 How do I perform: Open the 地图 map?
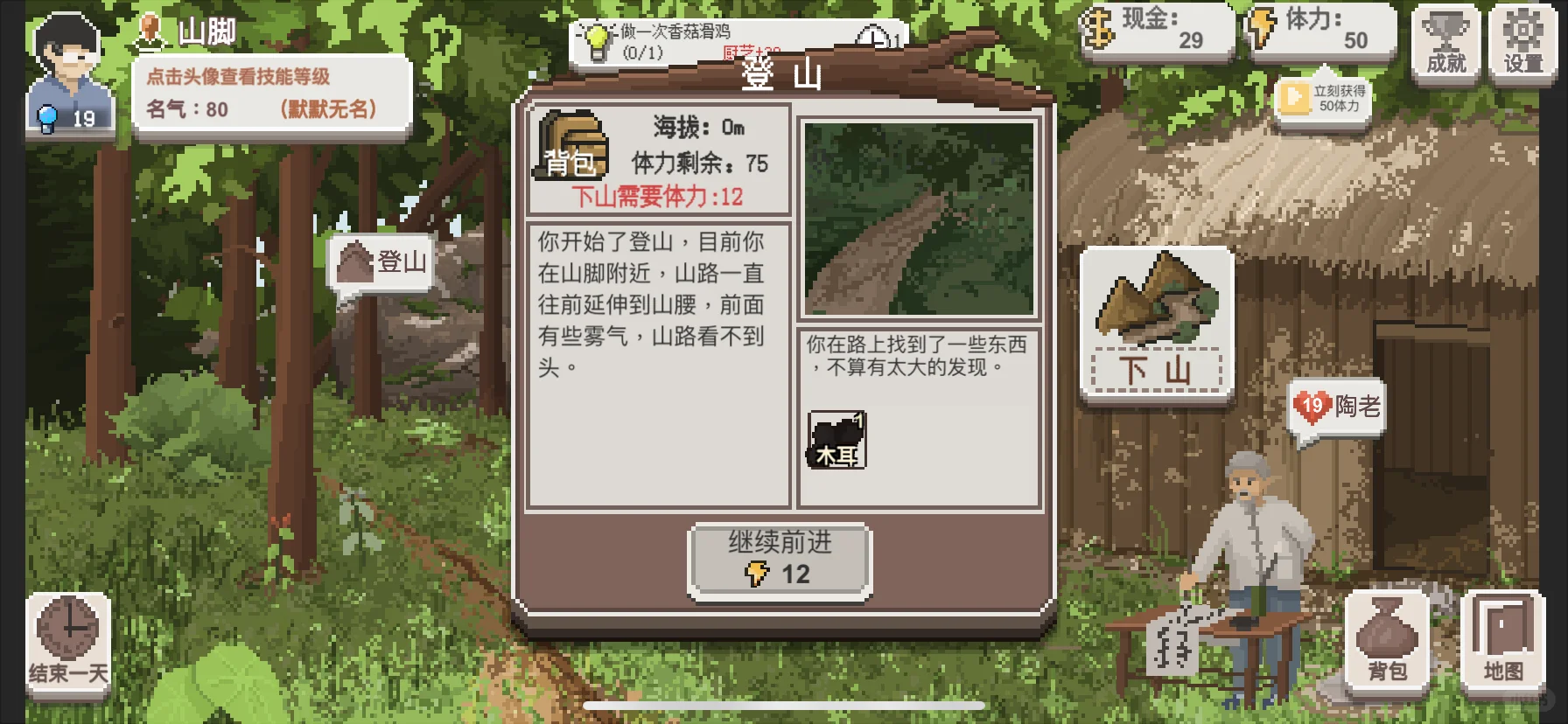tap(1501, 638)
